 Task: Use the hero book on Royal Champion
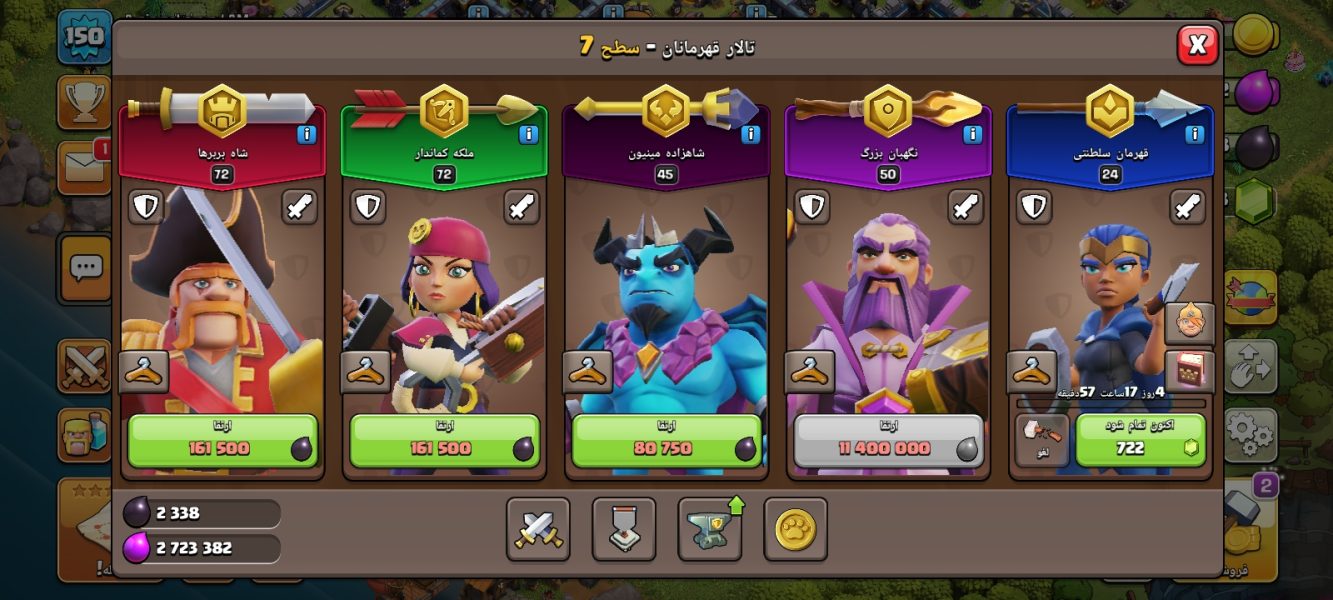pyautogui.click(x=1190, y=371)
